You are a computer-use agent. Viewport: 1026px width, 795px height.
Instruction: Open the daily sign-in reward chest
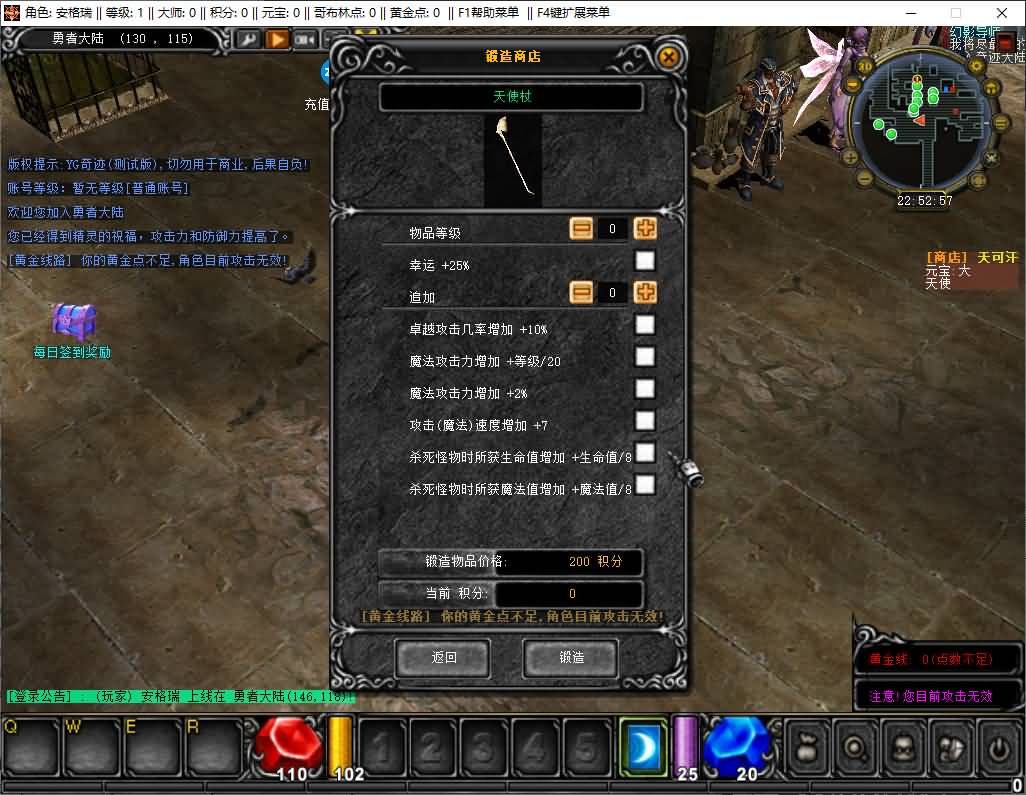(x=74, y=322)
